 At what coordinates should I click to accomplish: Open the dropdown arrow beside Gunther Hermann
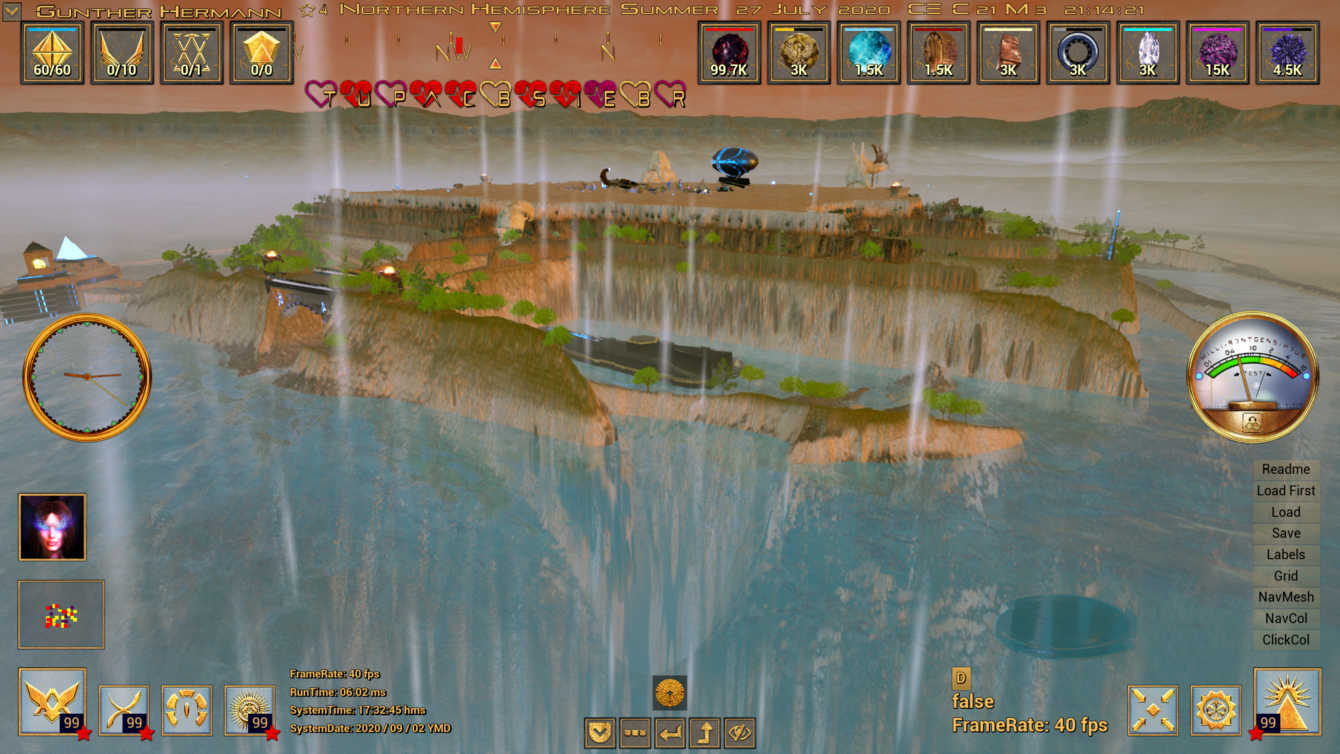tap(12, 11)
